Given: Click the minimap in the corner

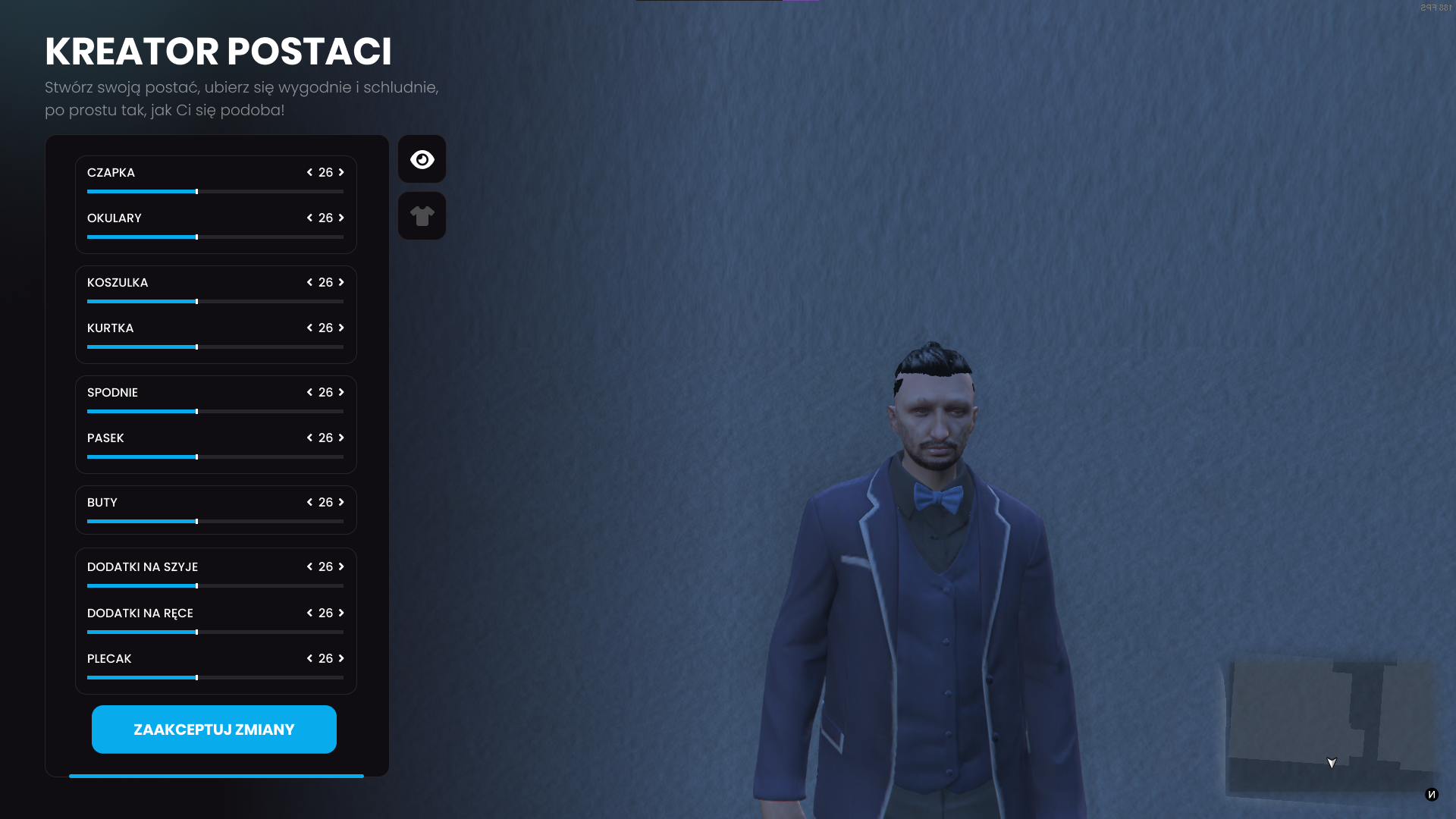Looking at the screenshot, I should click(x=1330, y=728).
